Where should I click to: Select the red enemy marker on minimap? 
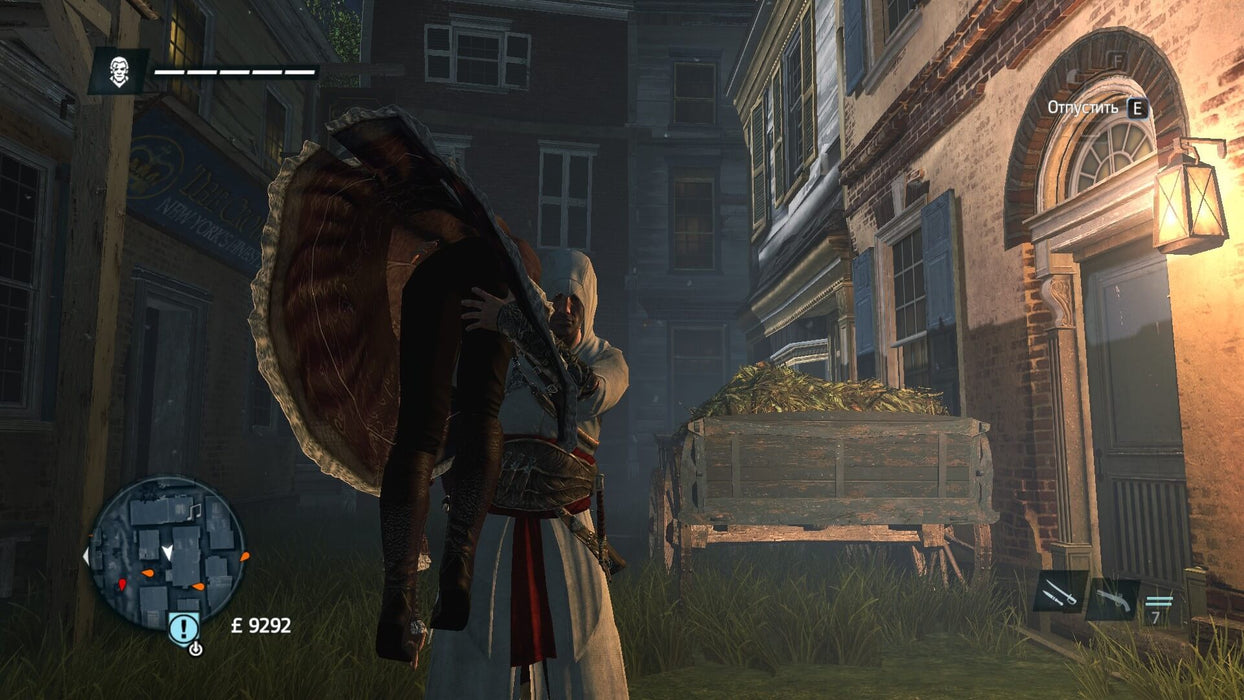(123, 583)
